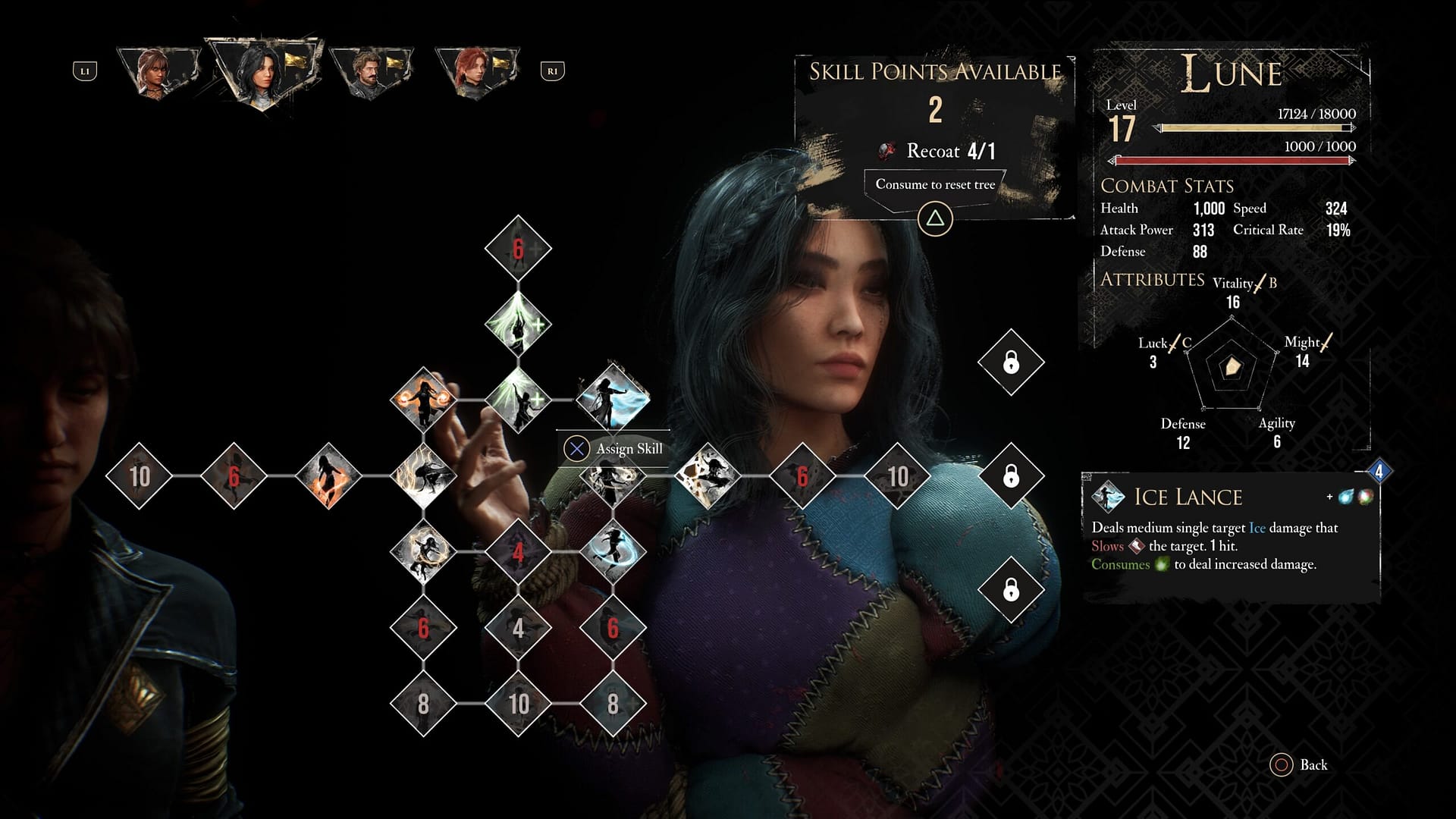
Task: Select the locked skill node on the right
Action: [1011, 362]
